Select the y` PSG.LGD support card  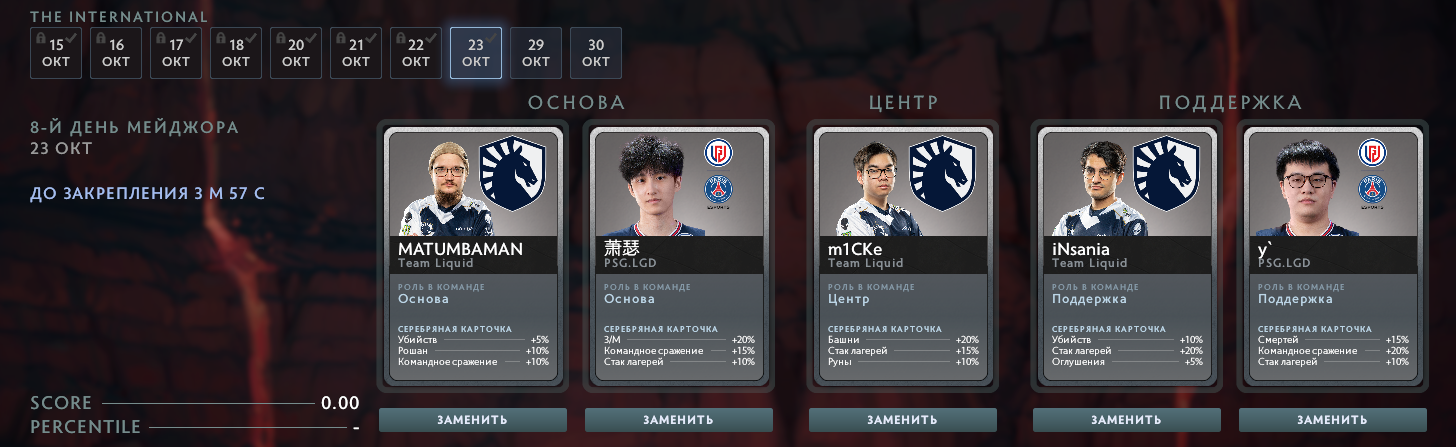coord(1333,256)
